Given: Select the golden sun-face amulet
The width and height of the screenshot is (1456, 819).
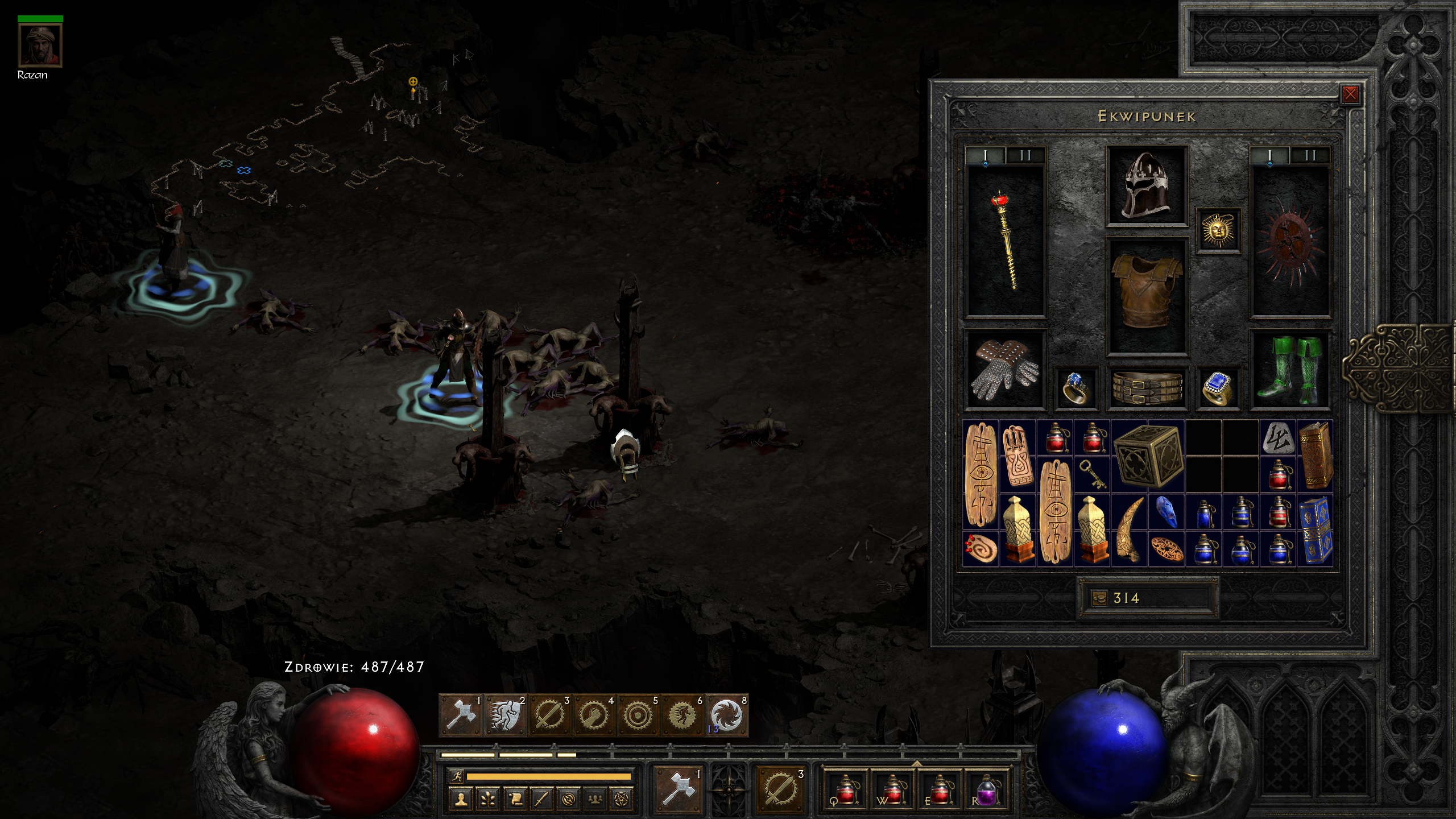Looking at the screenshot, I should [x=1218, y=230].
